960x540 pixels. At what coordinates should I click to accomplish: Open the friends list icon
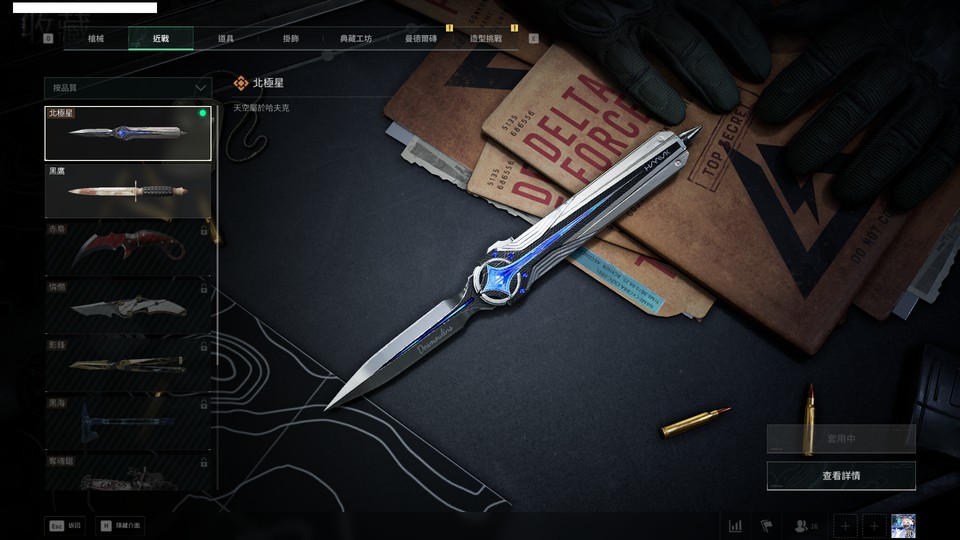804,526
